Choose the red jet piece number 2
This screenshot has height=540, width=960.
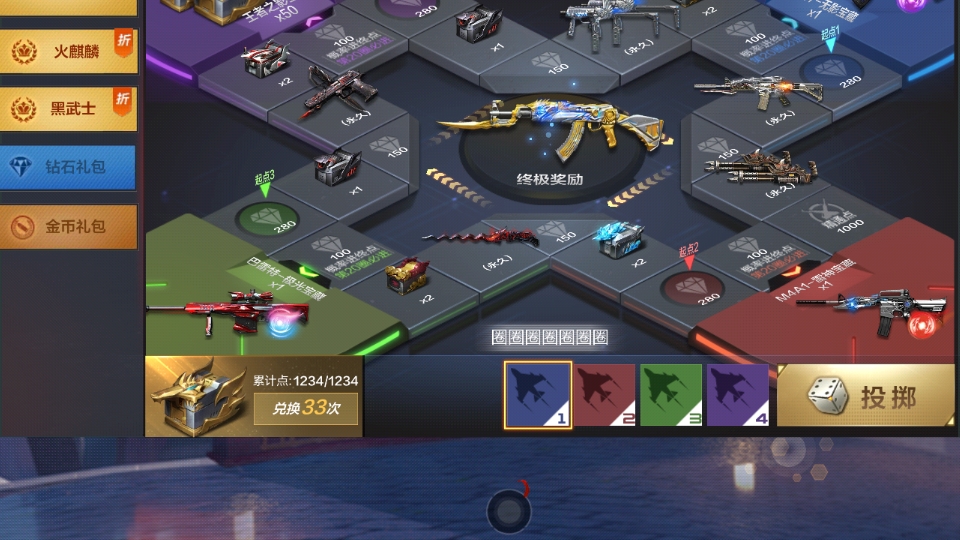coord(606,395)
